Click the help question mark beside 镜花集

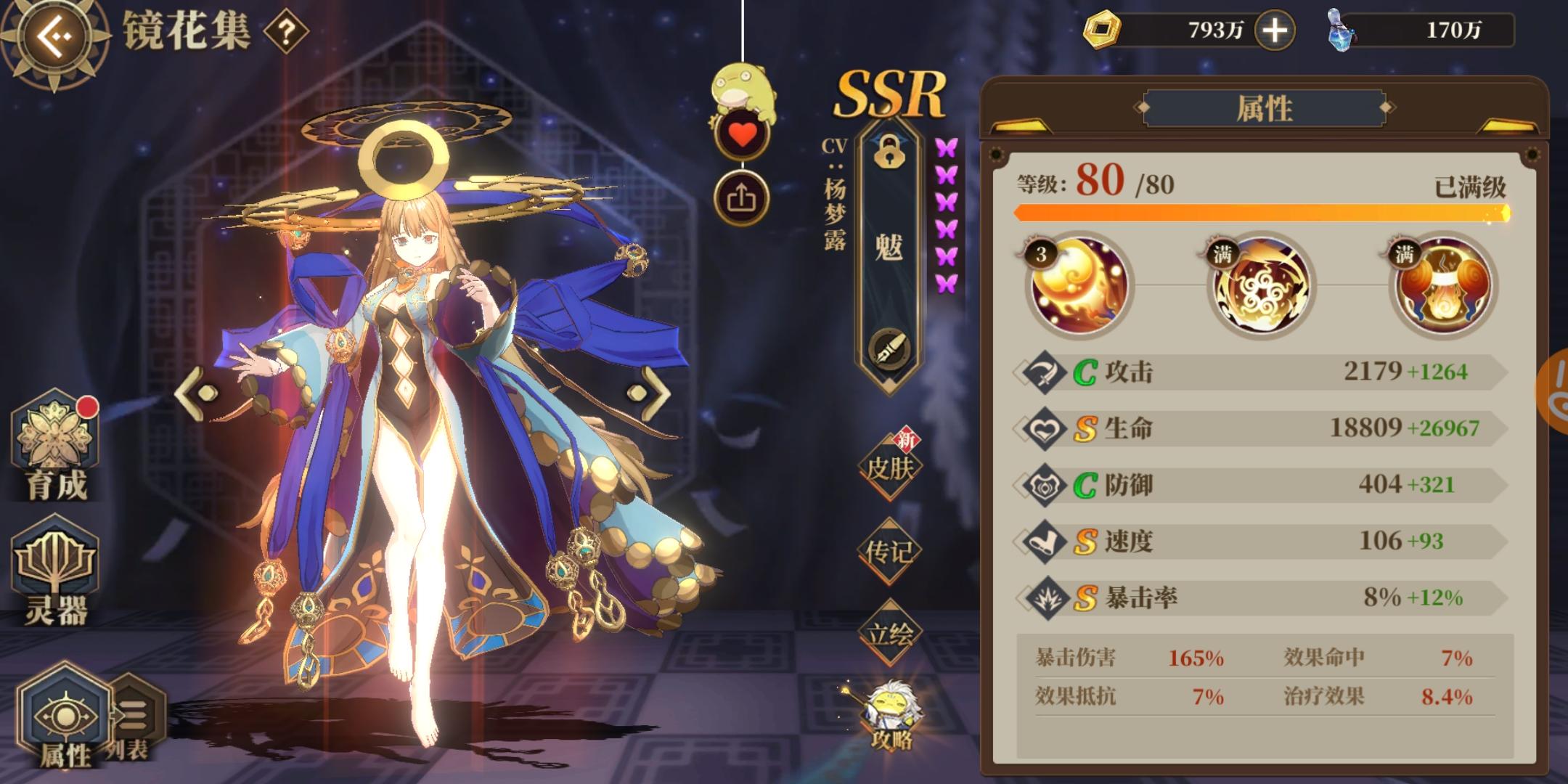point(285,32)
